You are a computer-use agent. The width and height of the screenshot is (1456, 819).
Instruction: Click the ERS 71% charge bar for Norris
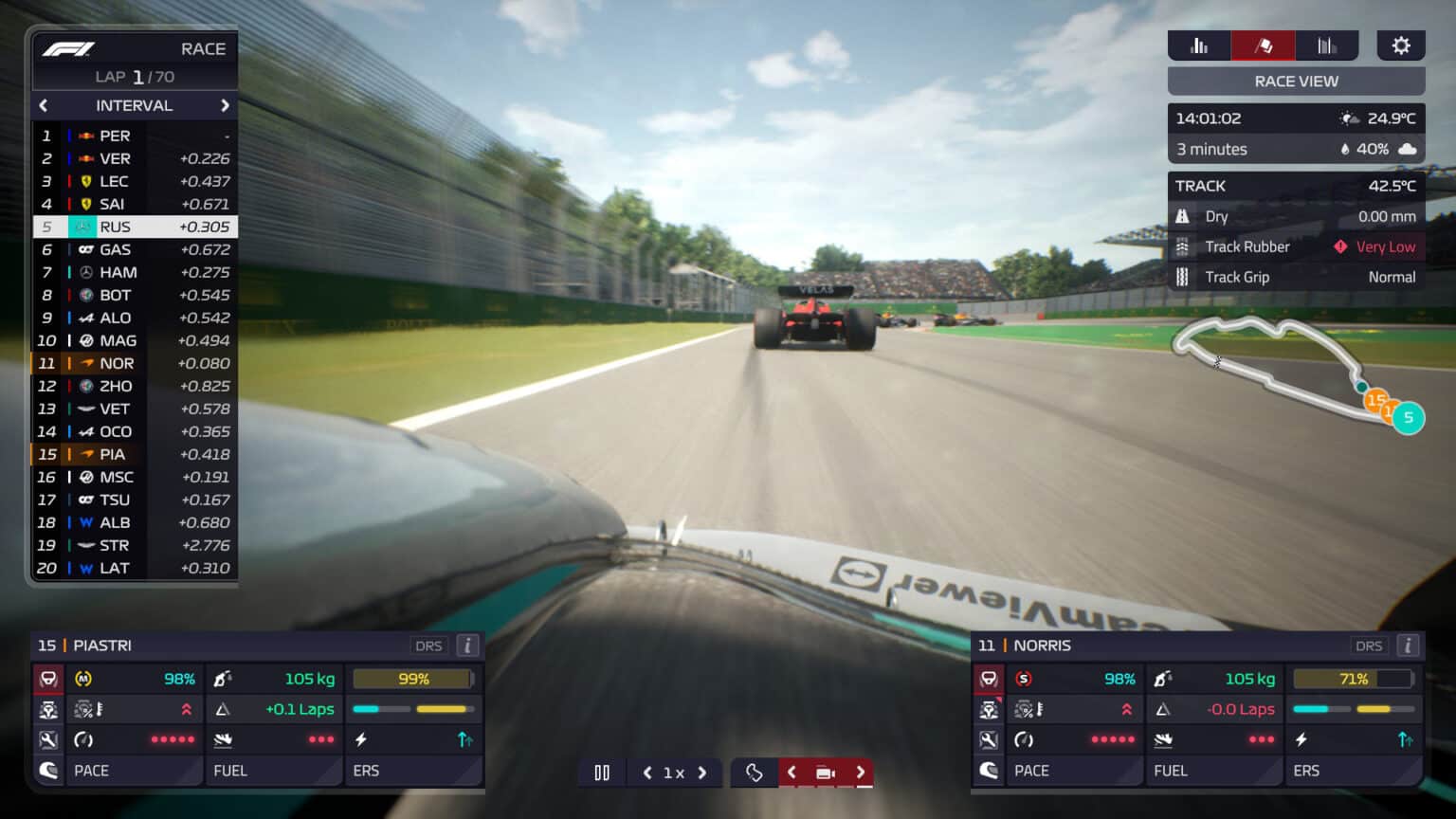(1353, 679)
